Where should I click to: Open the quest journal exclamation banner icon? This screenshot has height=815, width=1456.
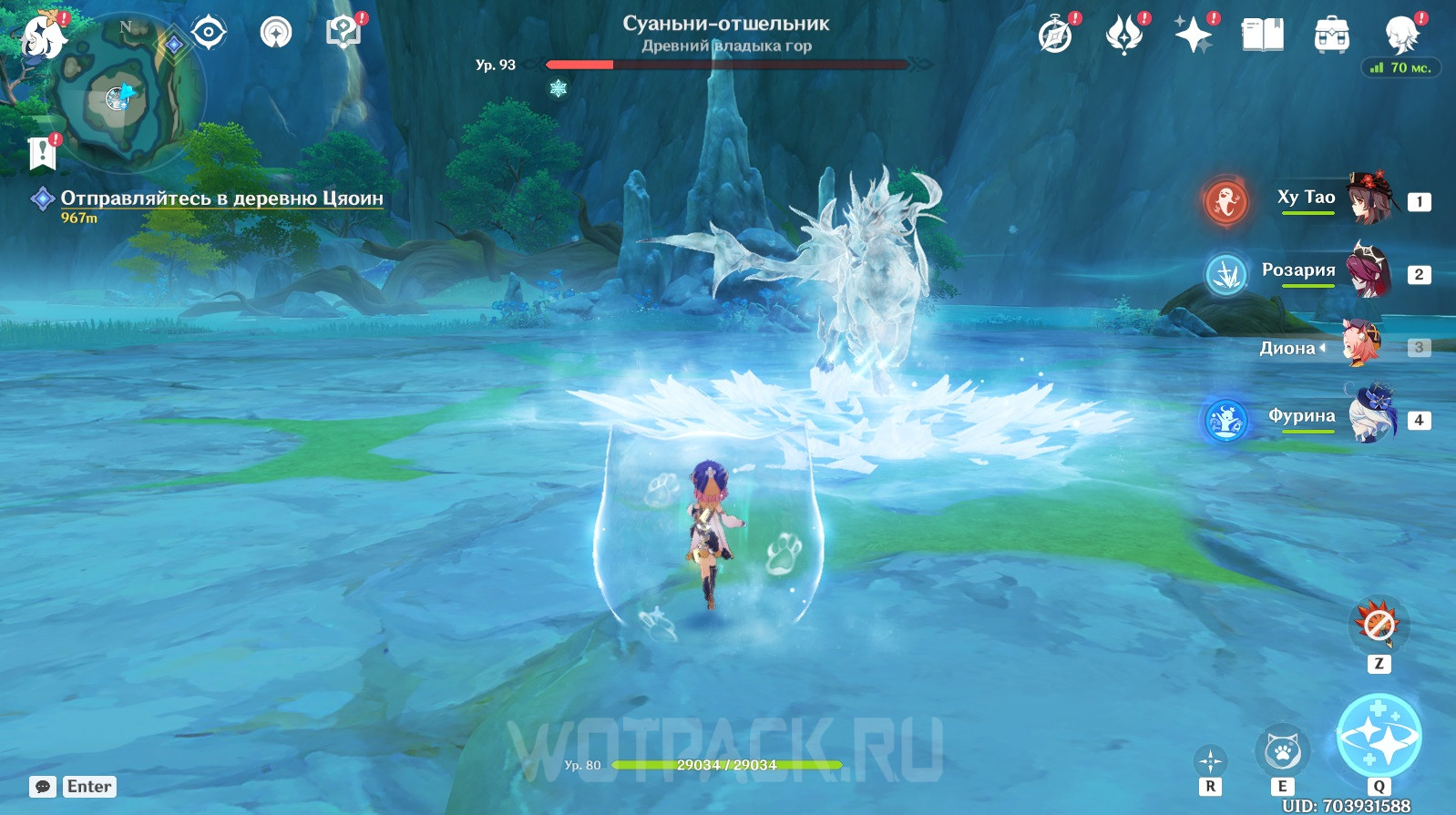[x=42, y=153]
